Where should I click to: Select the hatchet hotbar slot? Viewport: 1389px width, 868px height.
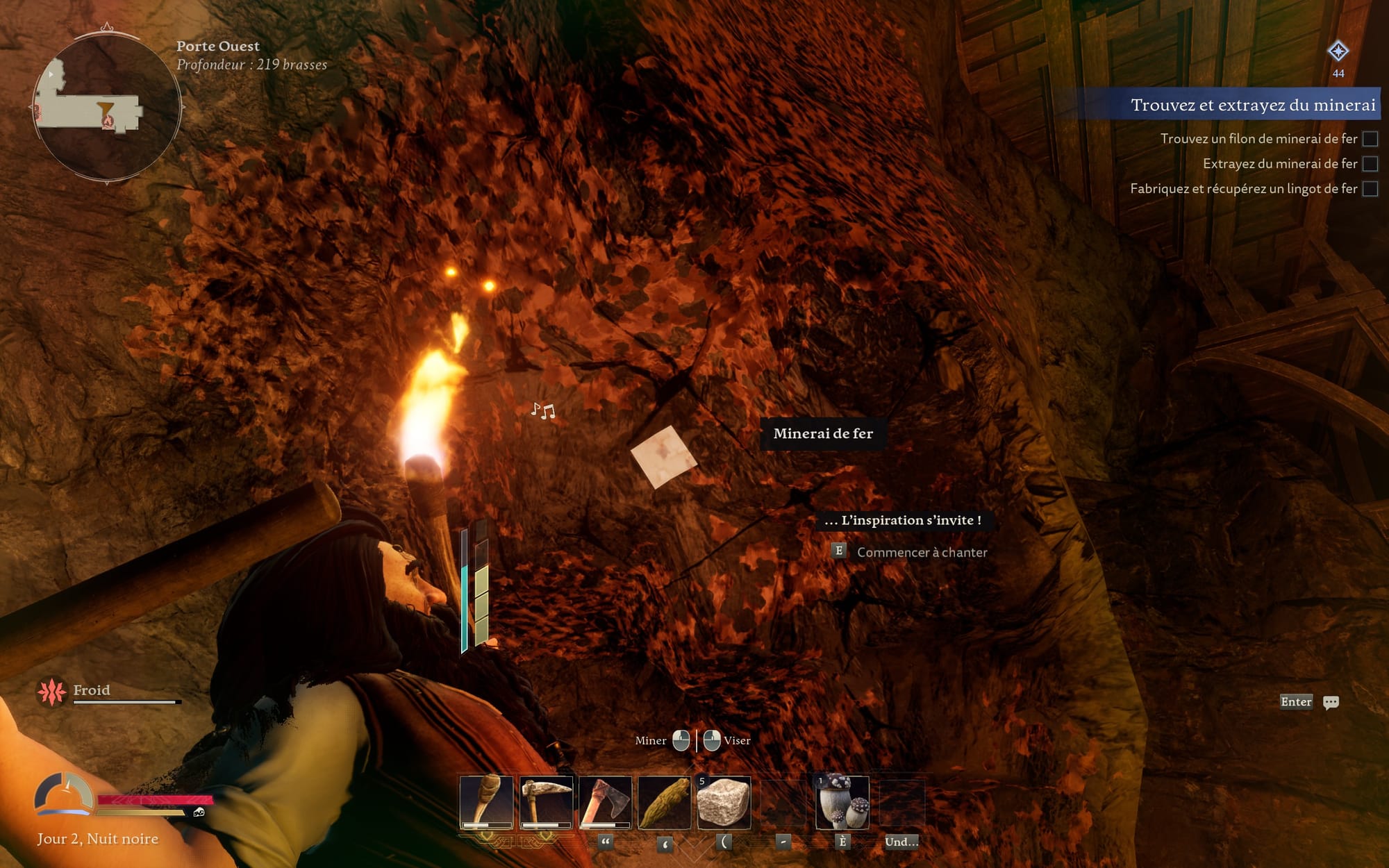point(605,802)
